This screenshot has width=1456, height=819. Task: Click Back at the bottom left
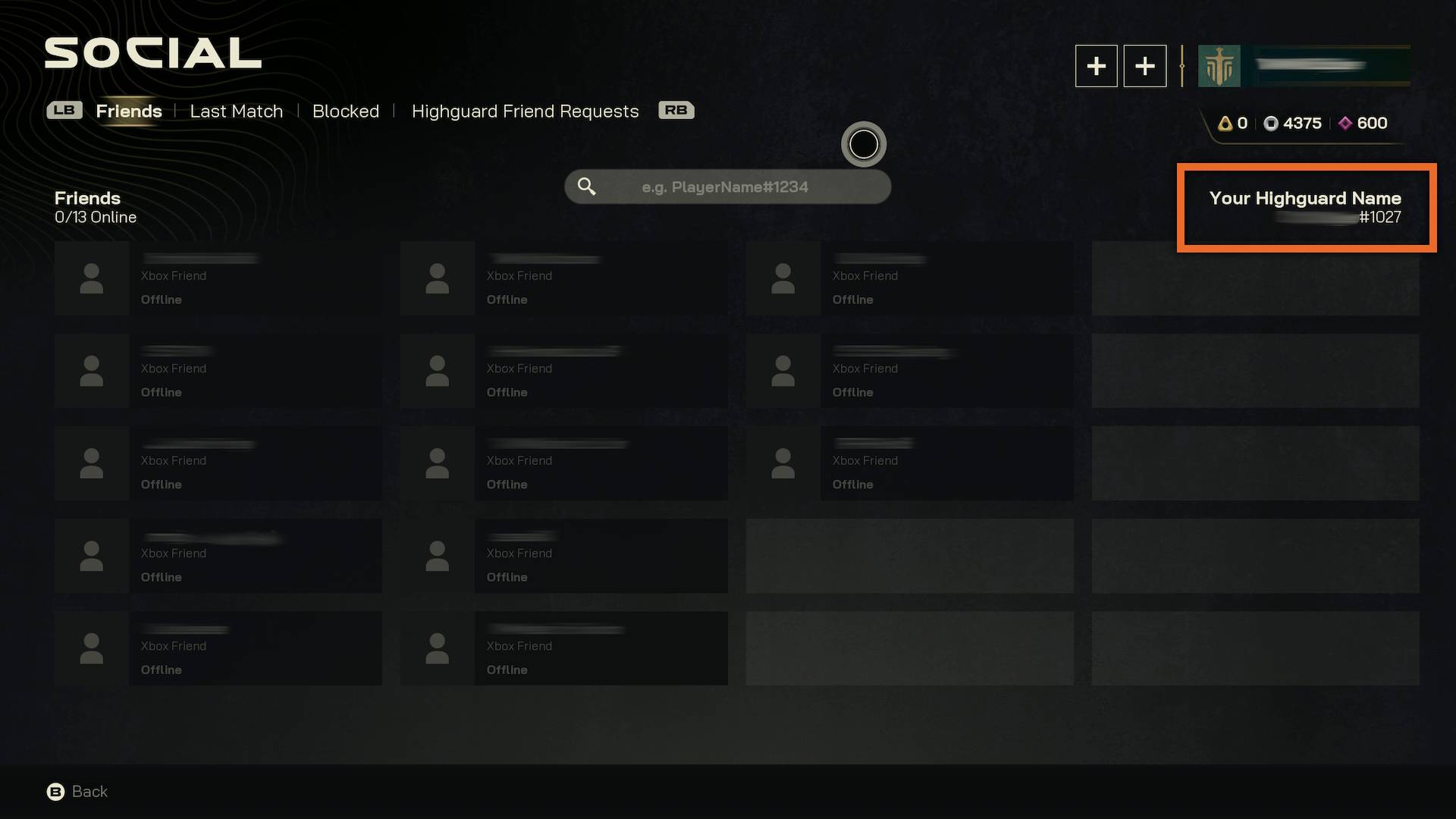coord(89,791)
